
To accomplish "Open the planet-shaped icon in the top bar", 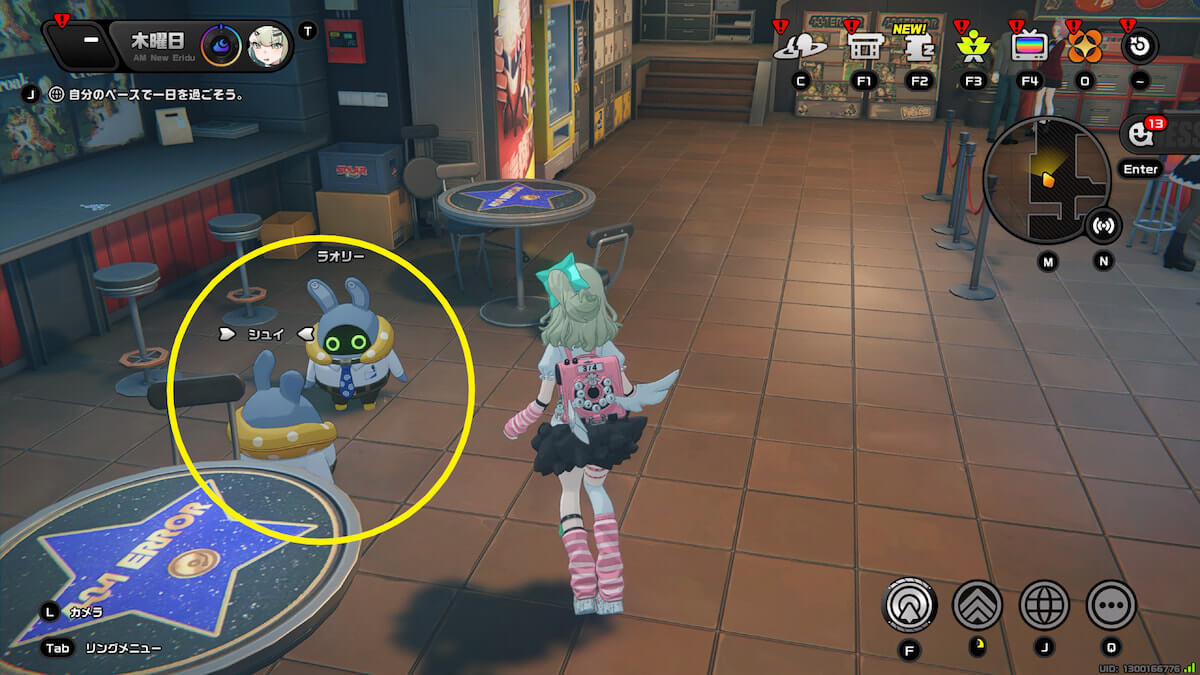I will click(x=801, y=45).
